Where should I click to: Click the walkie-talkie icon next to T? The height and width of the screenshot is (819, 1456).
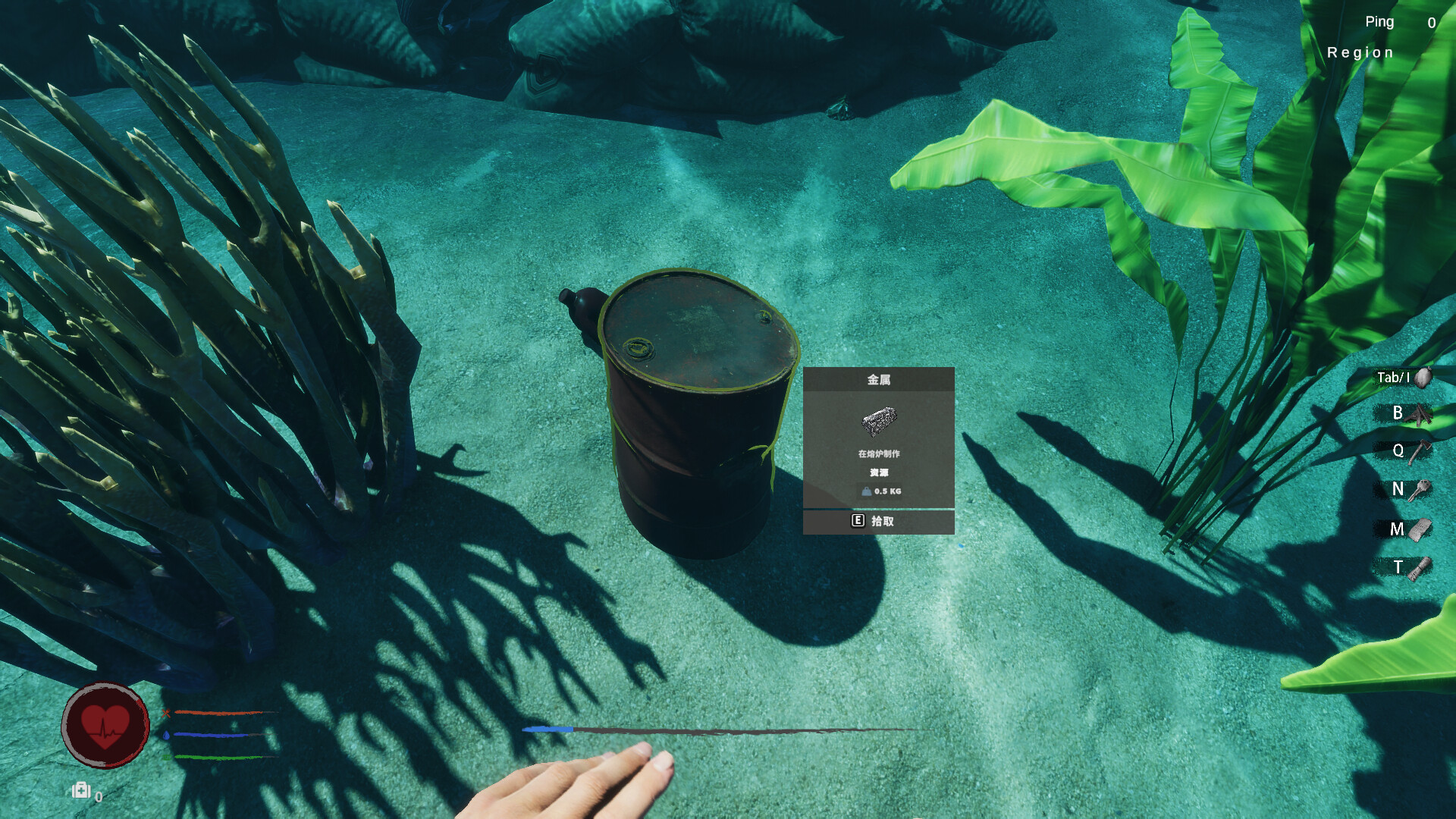pos(1420,567)
